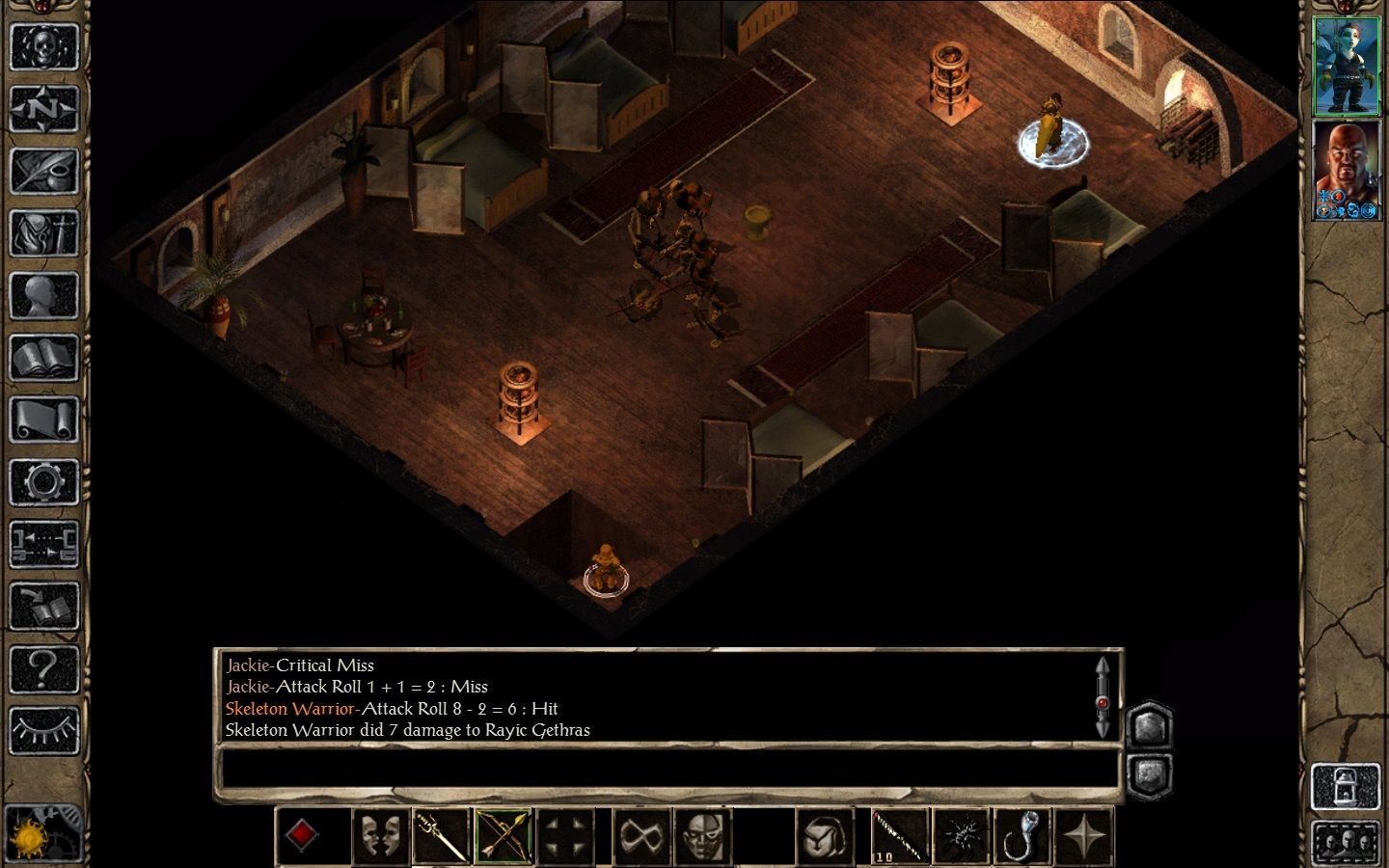Viewport: 1389px width, 868px height.
Task: Open the journal with the quill icon
Action: (x=43, y=172)
